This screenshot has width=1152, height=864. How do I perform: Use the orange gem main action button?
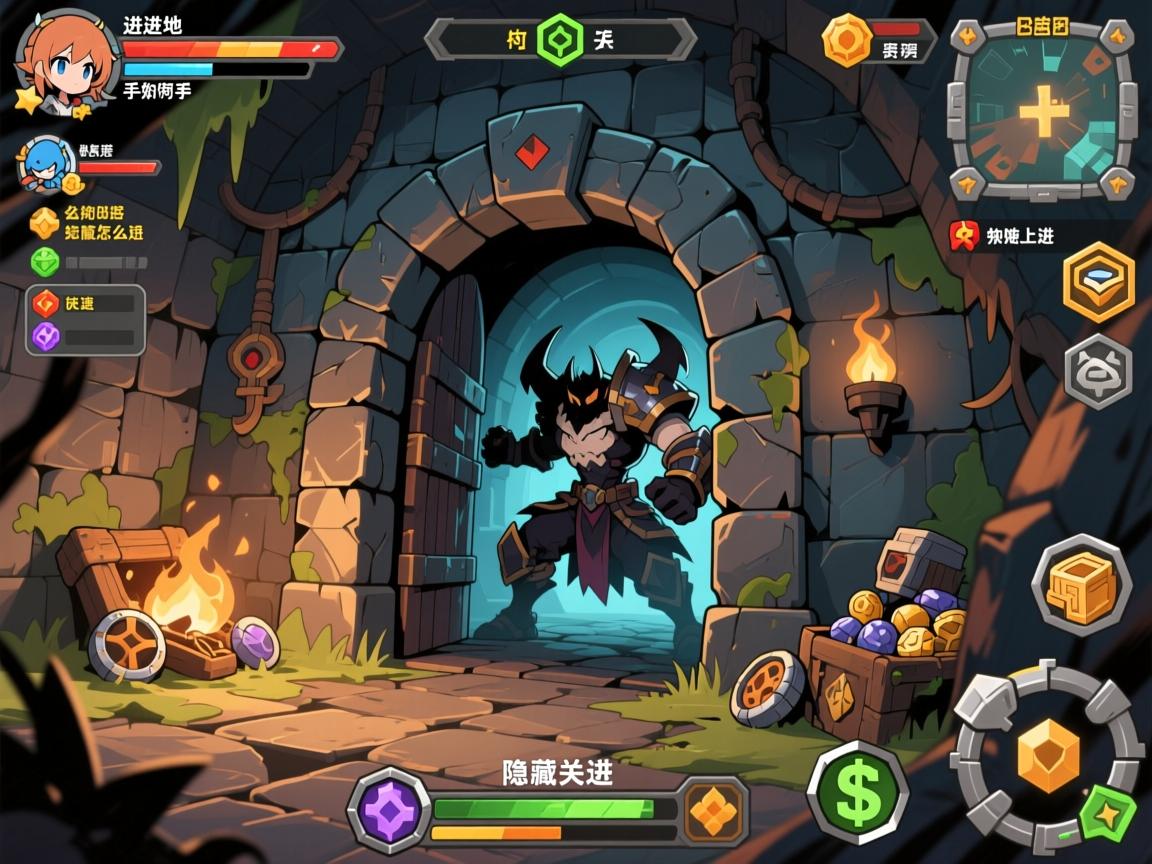1048,755
